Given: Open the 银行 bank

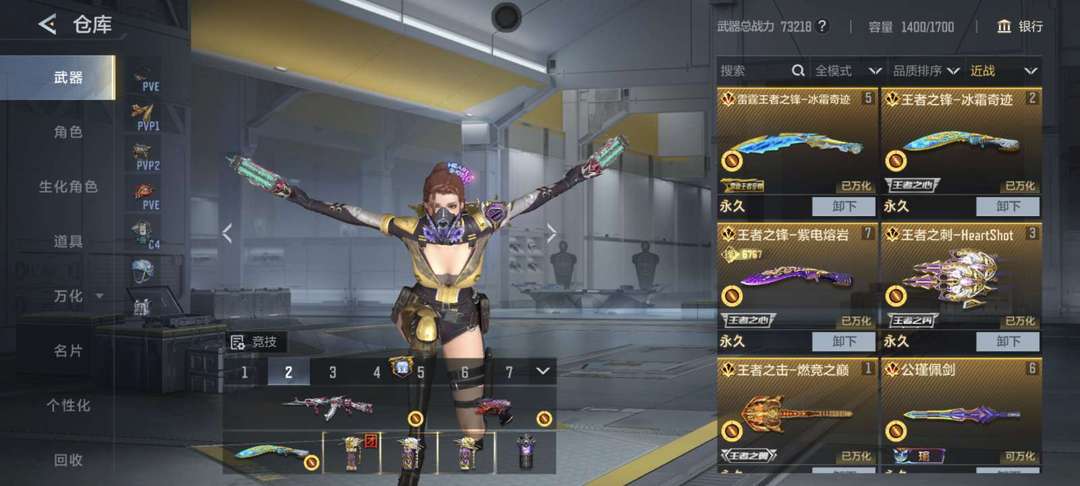Looking at the screenshot, I should point(1019,27).
